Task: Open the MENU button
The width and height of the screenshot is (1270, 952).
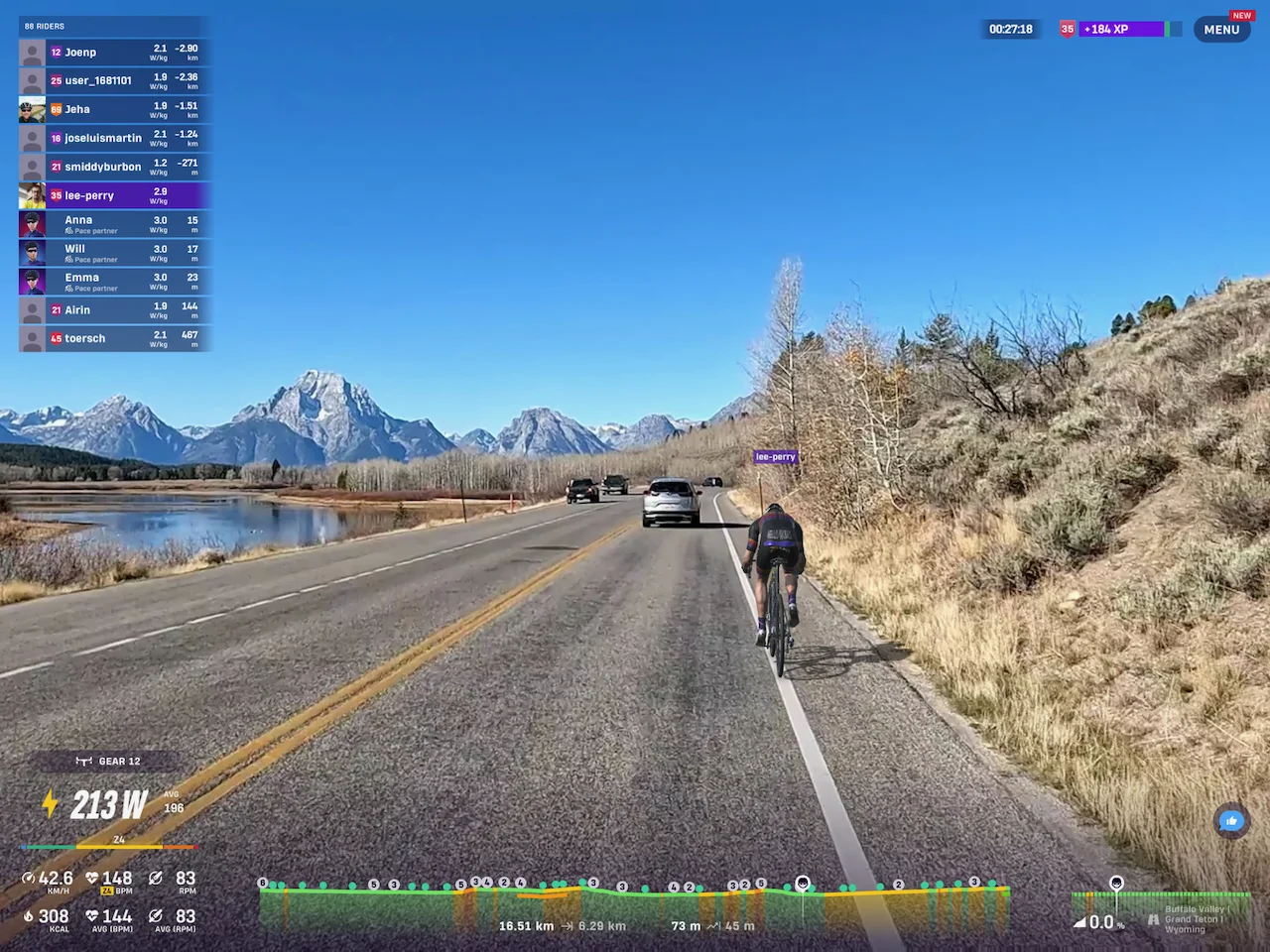Action: tap(1221, 30)
